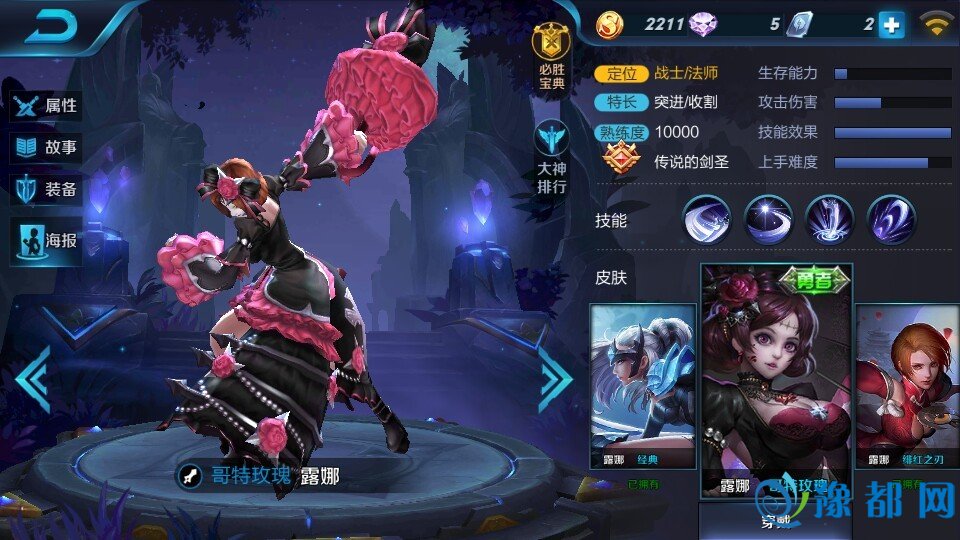The height and width of the screenshot is (540, 960).
Task: Open the 大神排行 ranking
Action: coord(551,158)
